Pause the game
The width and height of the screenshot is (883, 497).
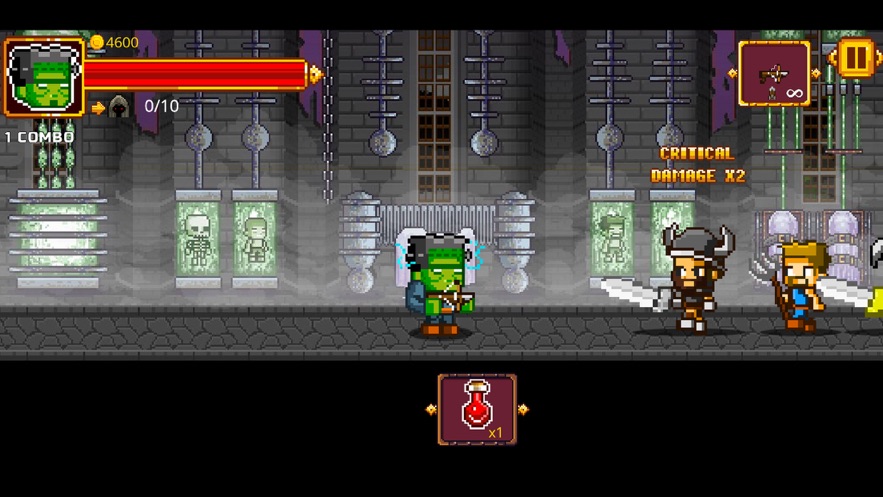[x=855, y=58]
